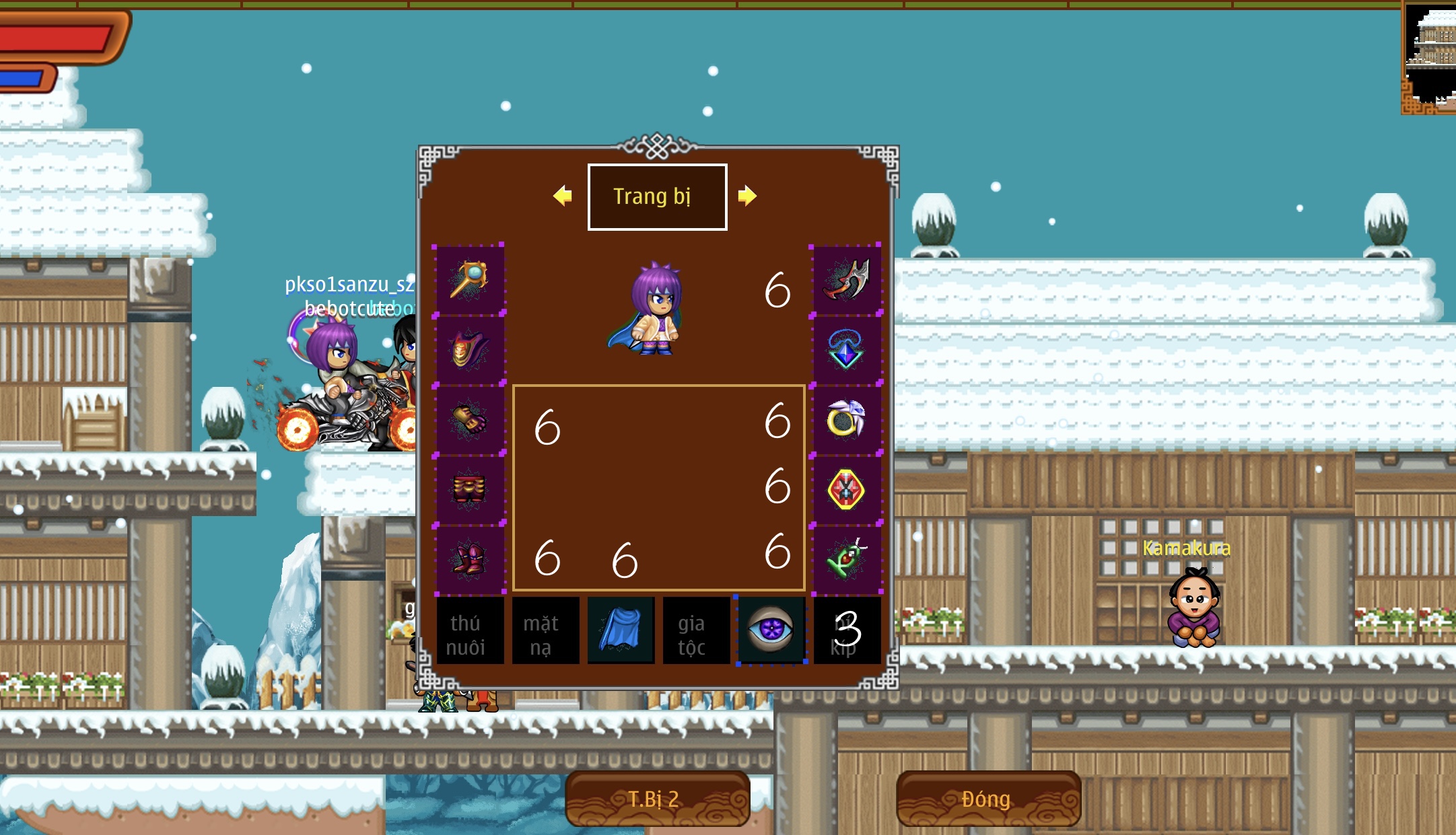
Task: Open the T.Bị 2 equipment set
Action: [x=657, y=799]
